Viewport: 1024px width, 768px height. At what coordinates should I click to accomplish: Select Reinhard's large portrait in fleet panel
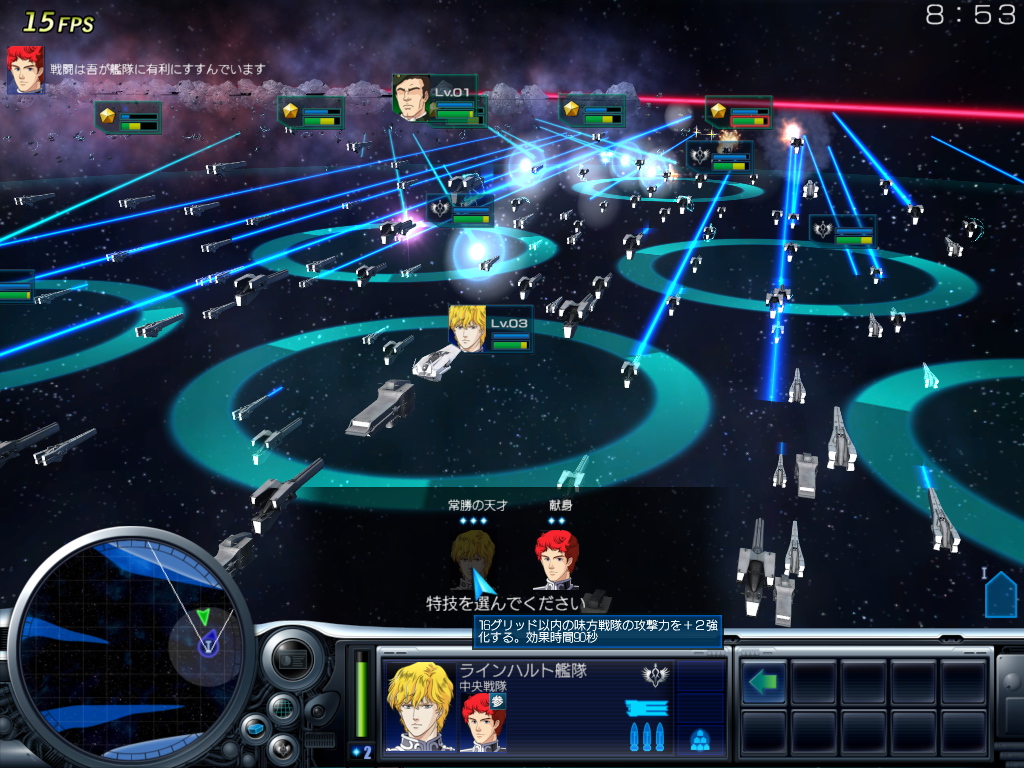pyautogui.click(x=420, y=706)
